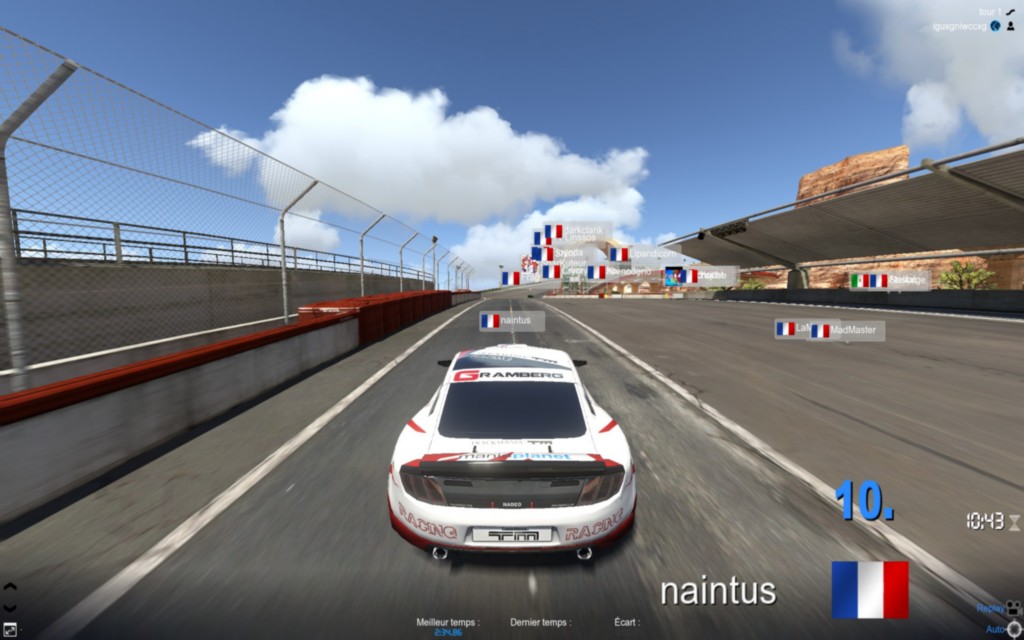Click the blue globe icon
The image size is (1024, 640).
coord(996,26)
